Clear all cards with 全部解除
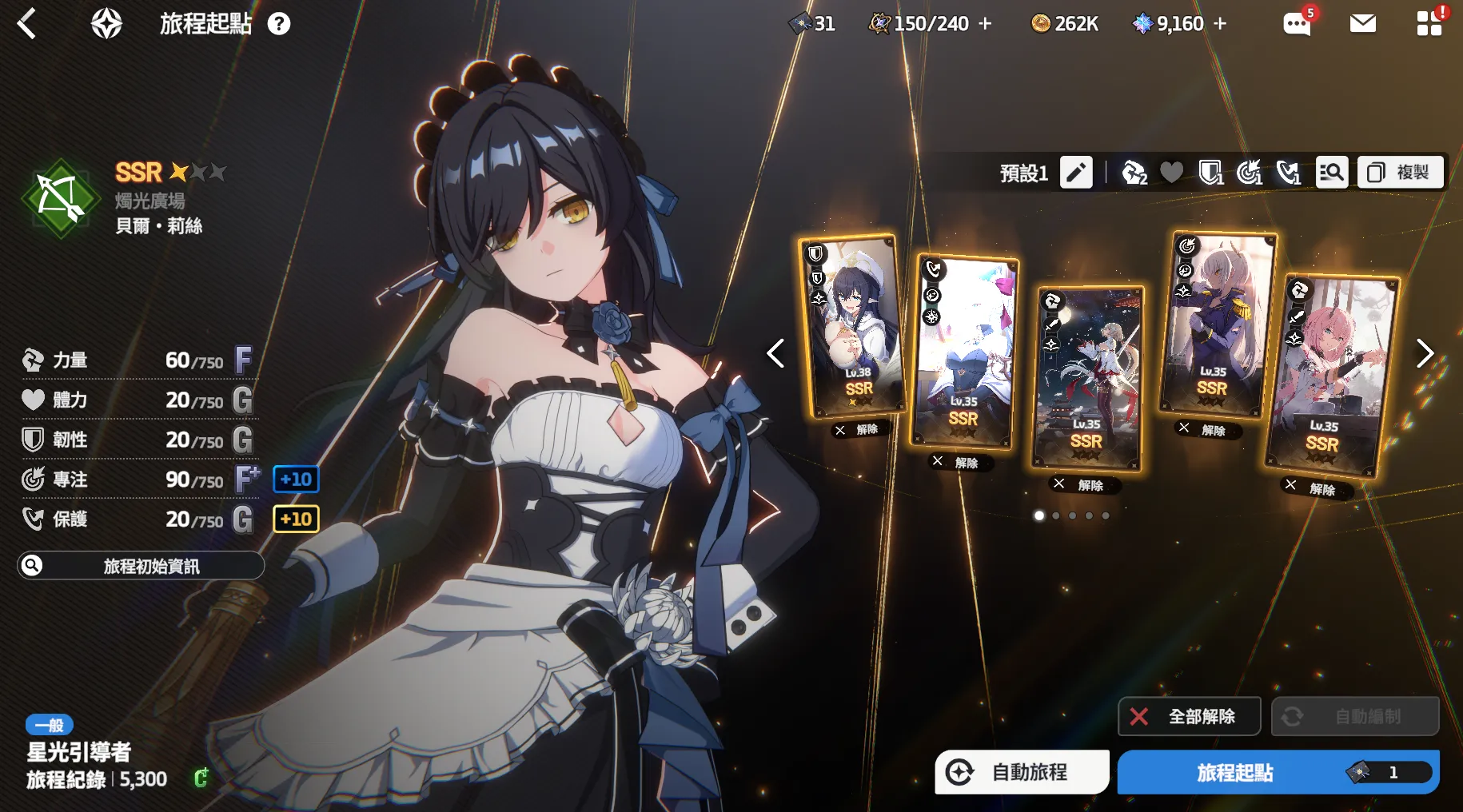Image resolution: width=1463 pixels, height=812 pixels. click(x=1189, y=716)
